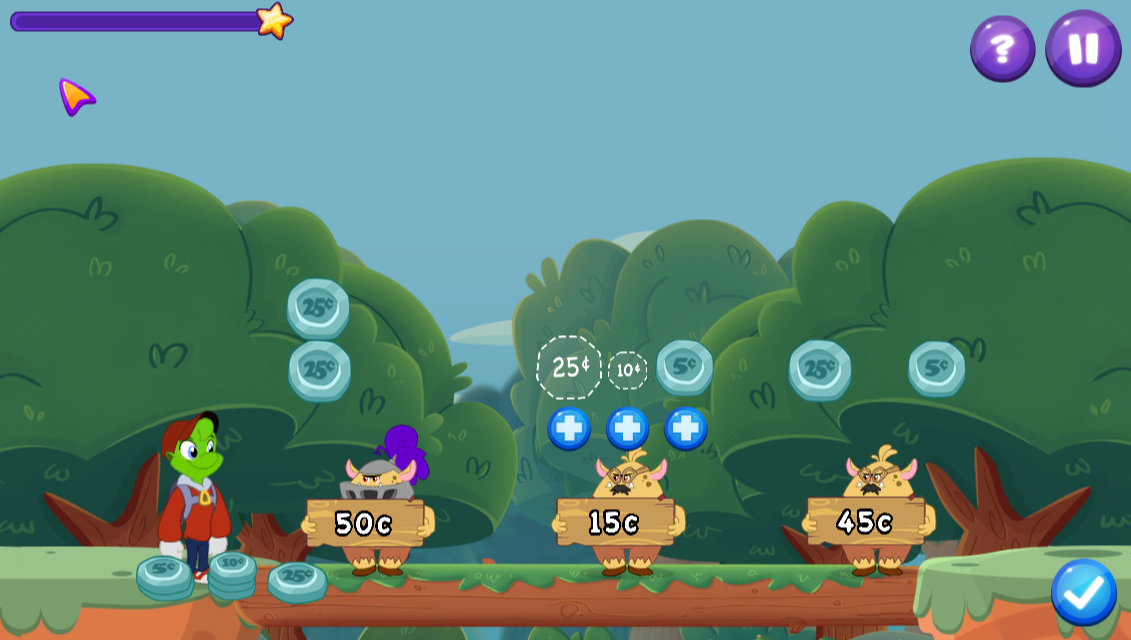Pause the game
This screenshot has width=1131, height=640.
point(1083,48)
